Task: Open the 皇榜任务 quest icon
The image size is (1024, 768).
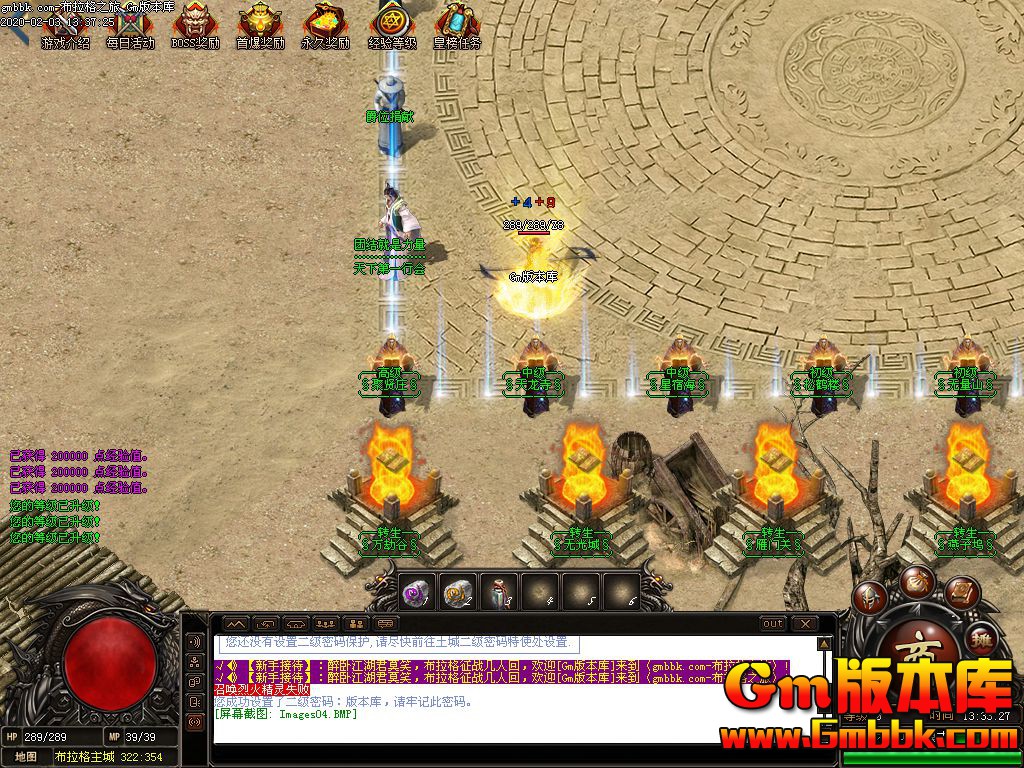Action: pyautogui.click(x=456, y=24)
